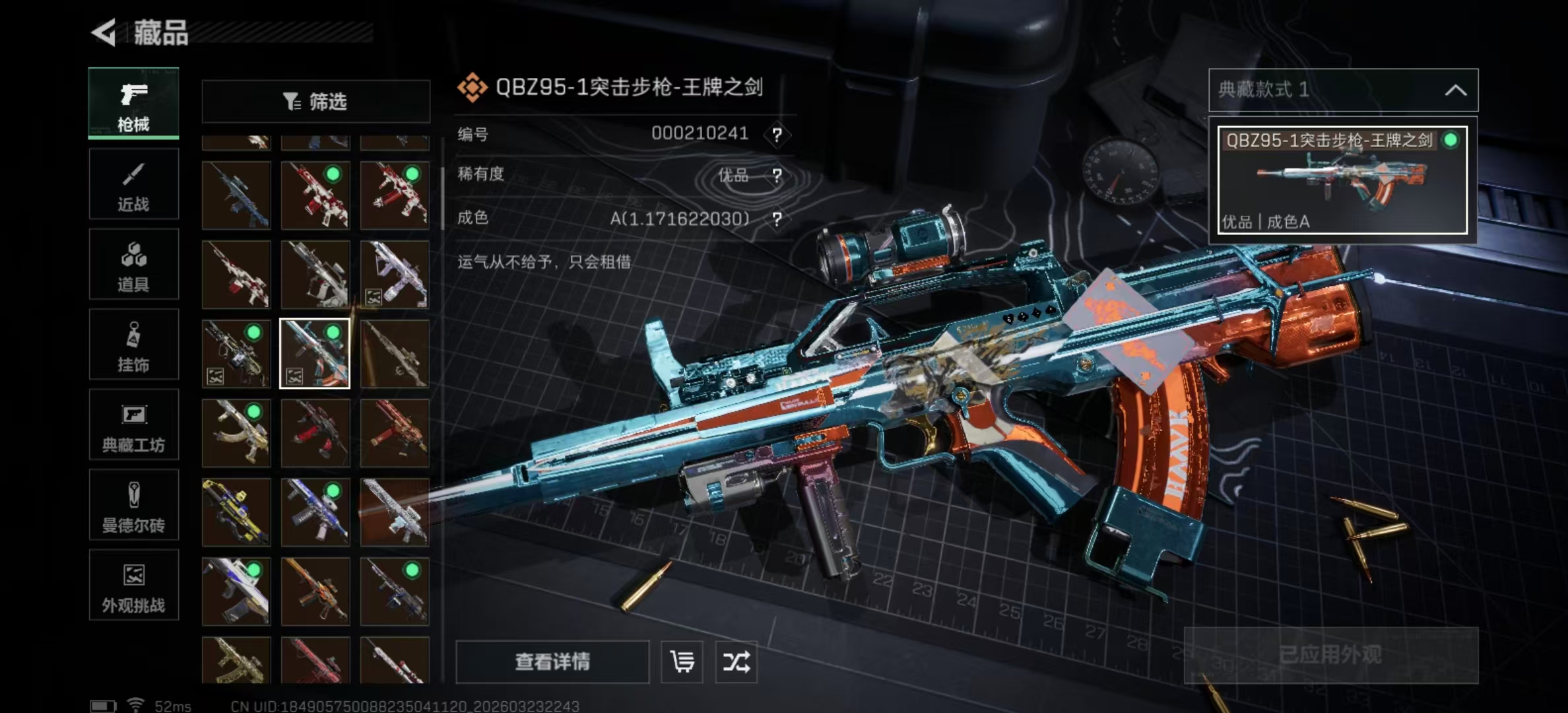Select the 道具 items category
This screenshot has width=1568, height=713.
coord(133,265)
